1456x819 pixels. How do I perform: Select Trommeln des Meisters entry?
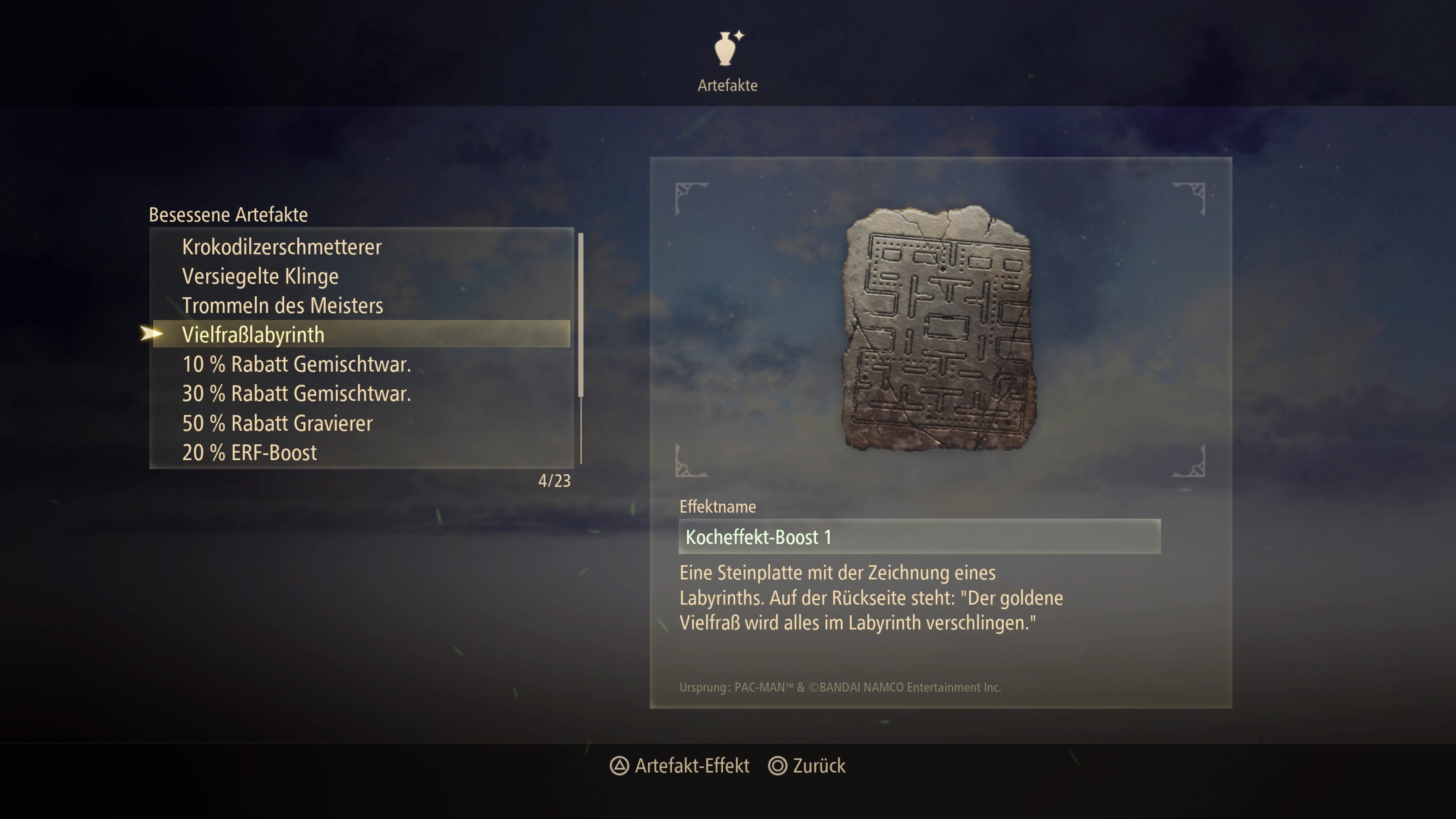click(x=282, y=306)
